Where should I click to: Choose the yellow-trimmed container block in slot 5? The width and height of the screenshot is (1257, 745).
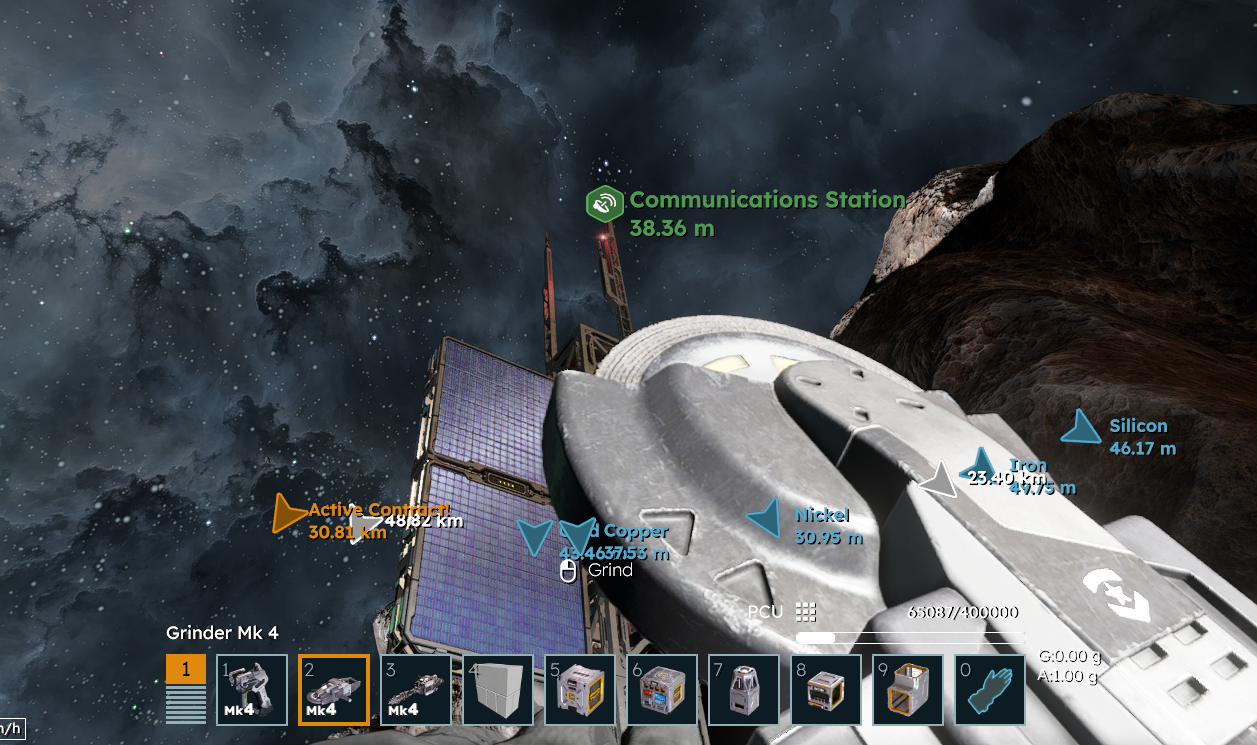tap(580, 689)
